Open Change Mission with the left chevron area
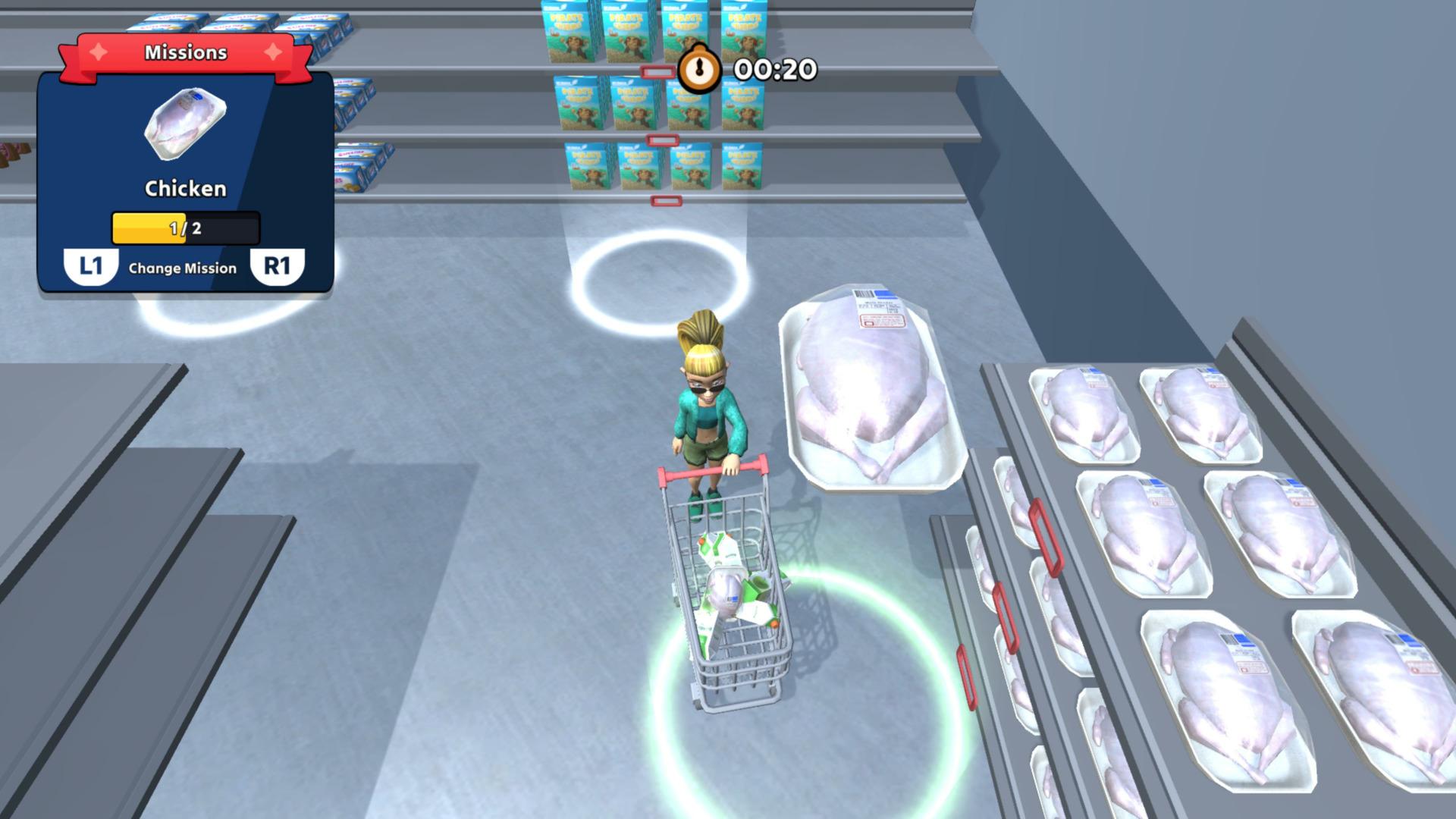Screen dimensions: 1456x819 [91, 267]
